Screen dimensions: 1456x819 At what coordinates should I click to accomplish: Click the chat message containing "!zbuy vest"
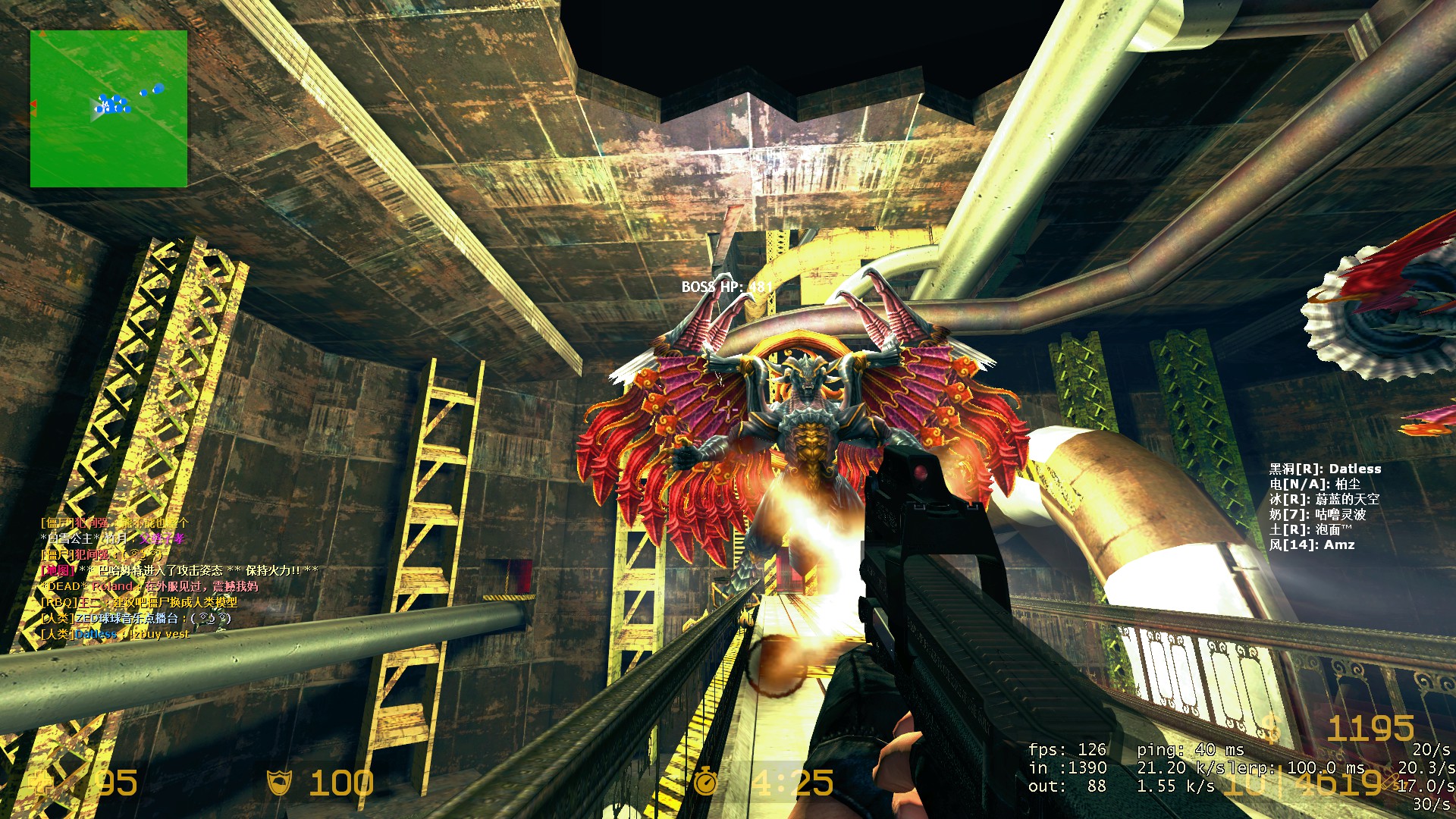(x=115, y=634)
